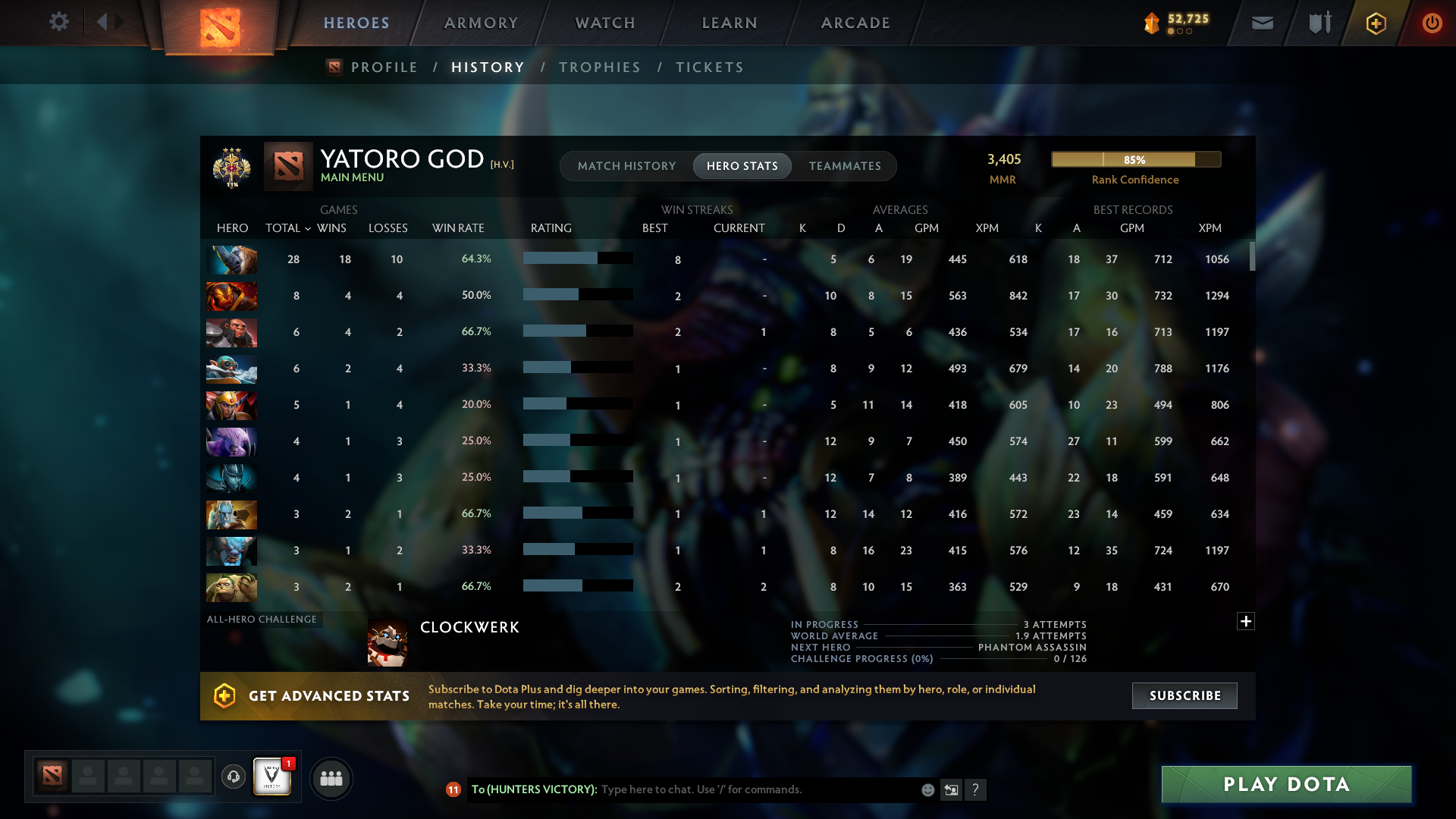
Task: Open the settings gear
Action: (x=59, y=22)
